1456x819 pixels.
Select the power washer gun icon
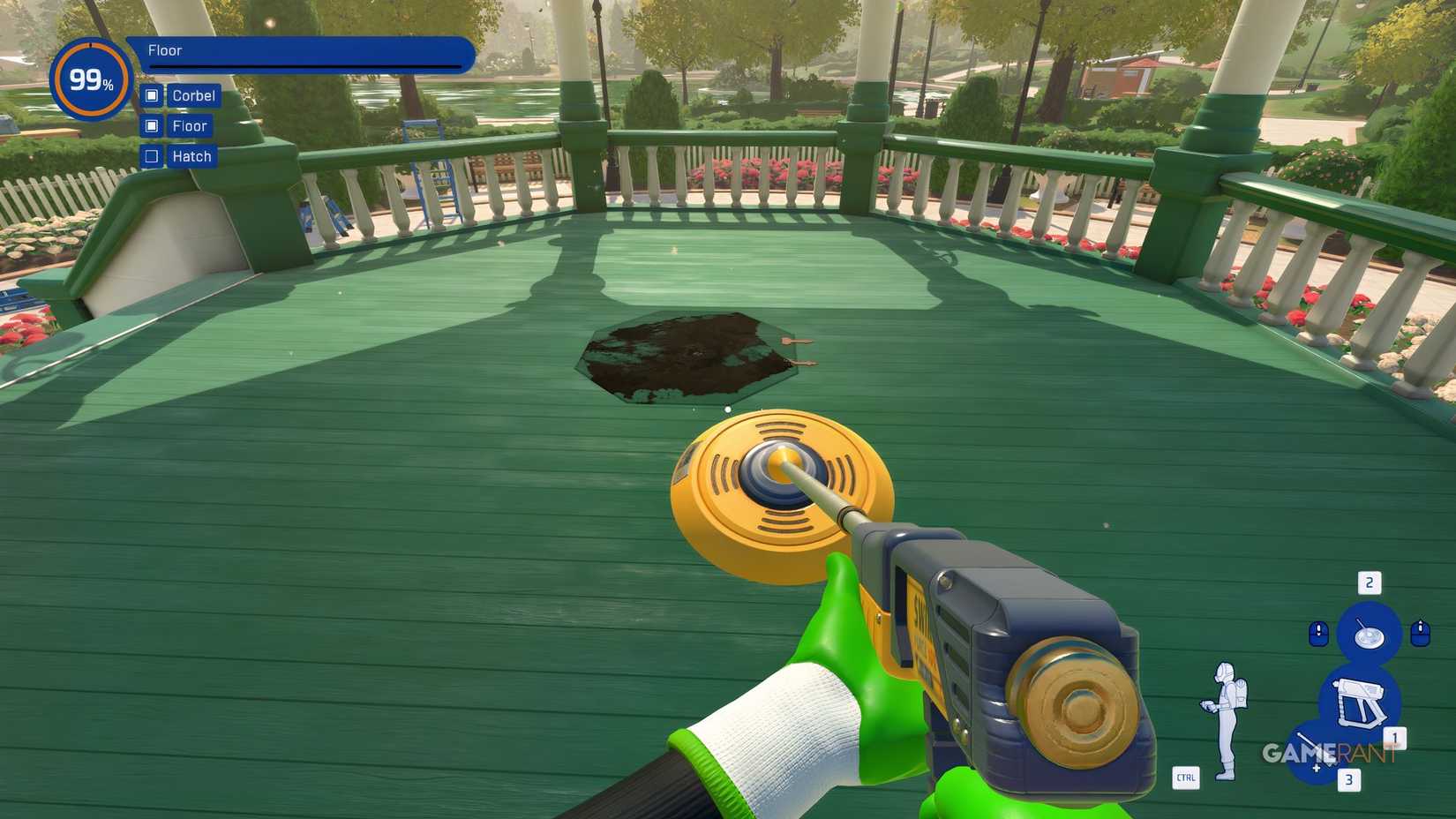pyautogui.click(x=1362, y=704)
